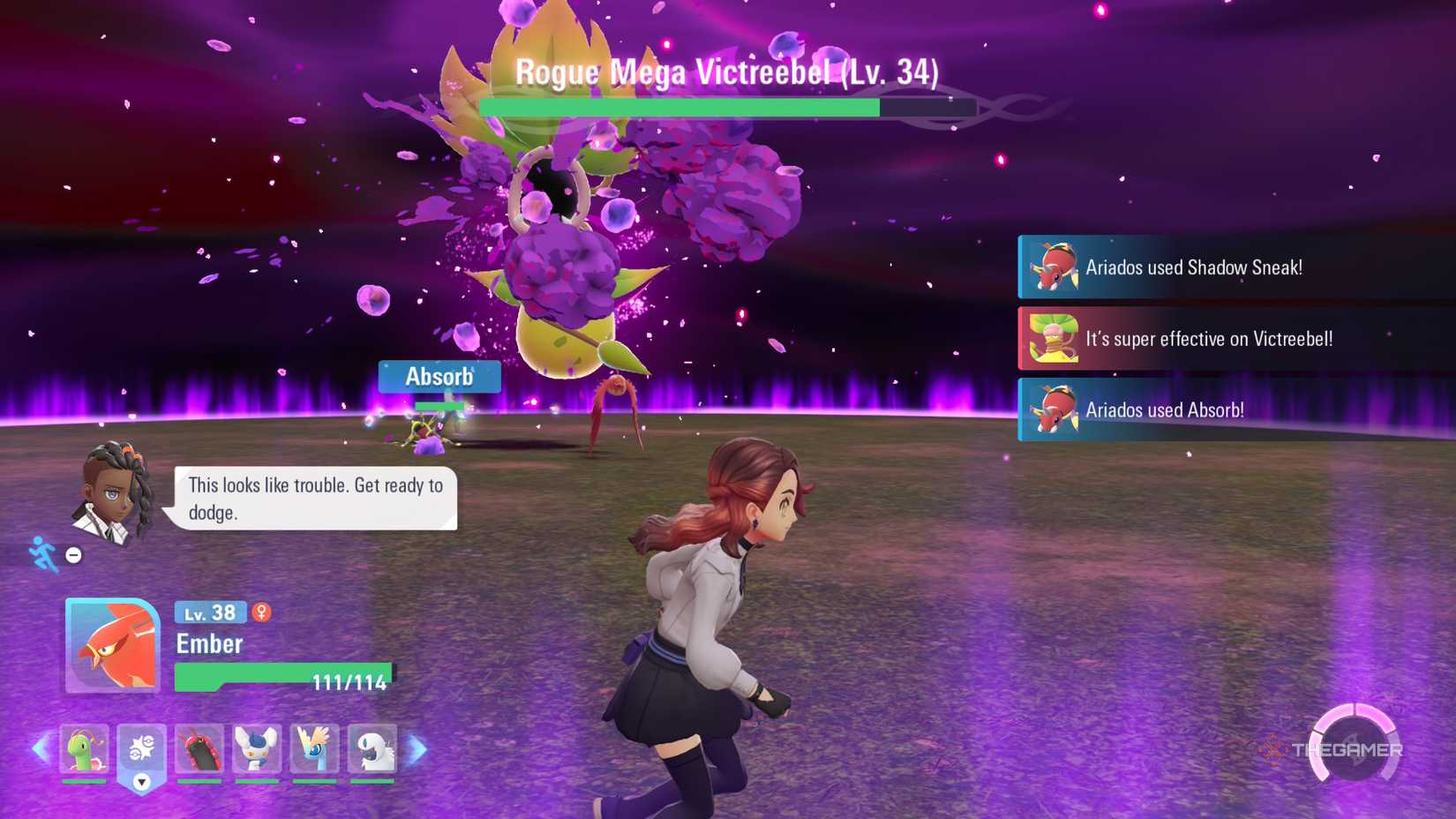Click the female gender symbol beside Lv. 38
This screenshot has height=819, width=1456.
pos(262,612)
